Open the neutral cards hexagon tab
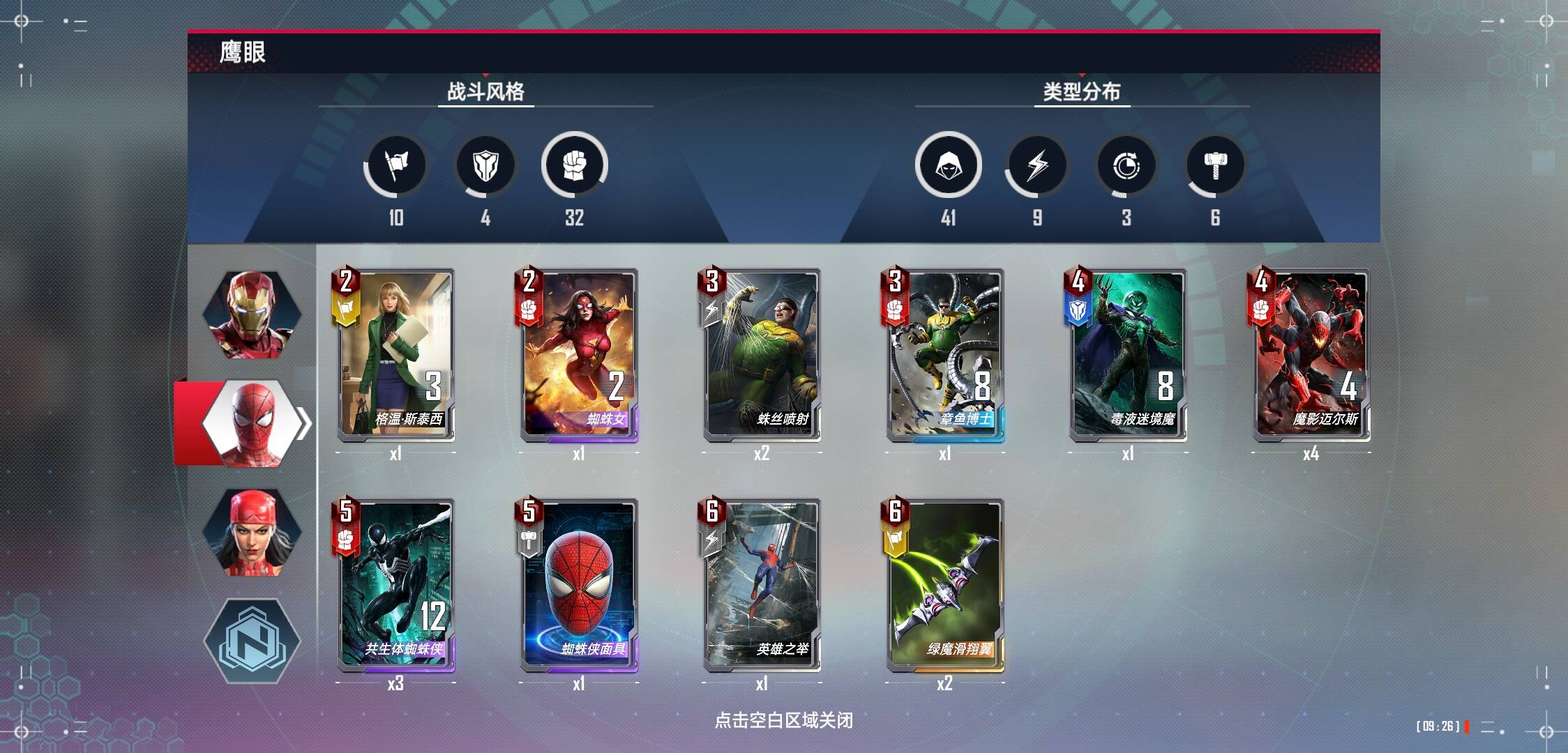 [252, 640]
